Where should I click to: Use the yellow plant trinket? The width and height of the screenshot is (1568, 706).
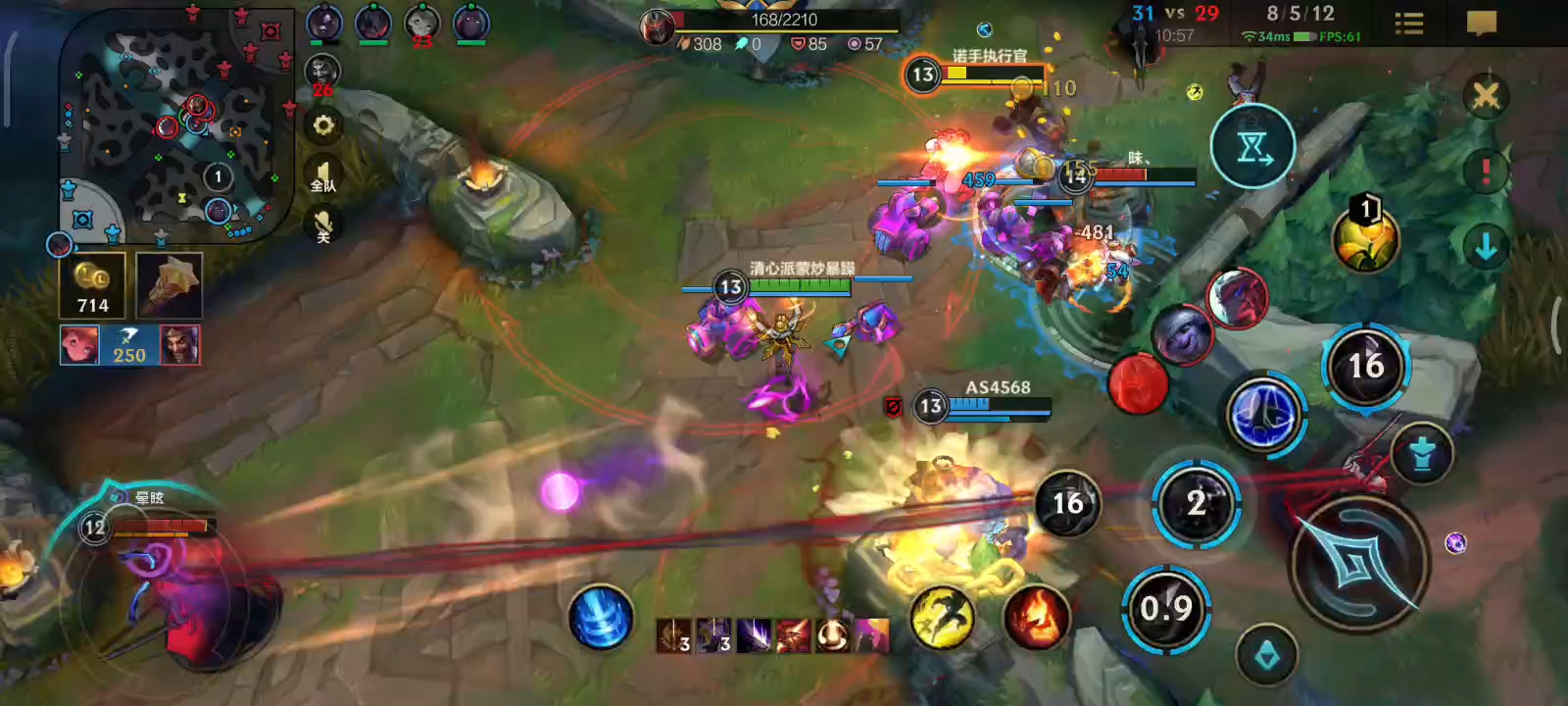click(1364, 238)
